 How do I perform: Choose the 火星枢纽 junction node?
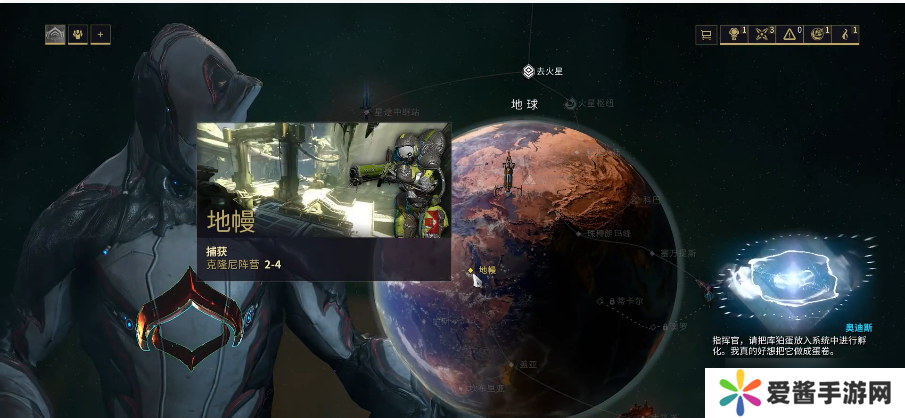[x=571, y=103]
